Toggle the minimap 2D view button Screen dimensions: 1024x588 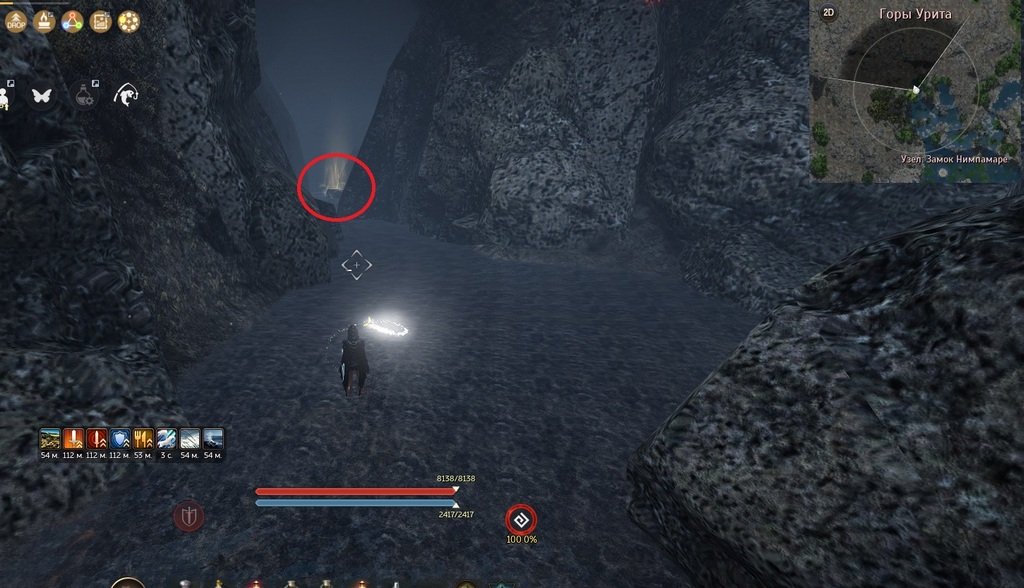(828, 13)
